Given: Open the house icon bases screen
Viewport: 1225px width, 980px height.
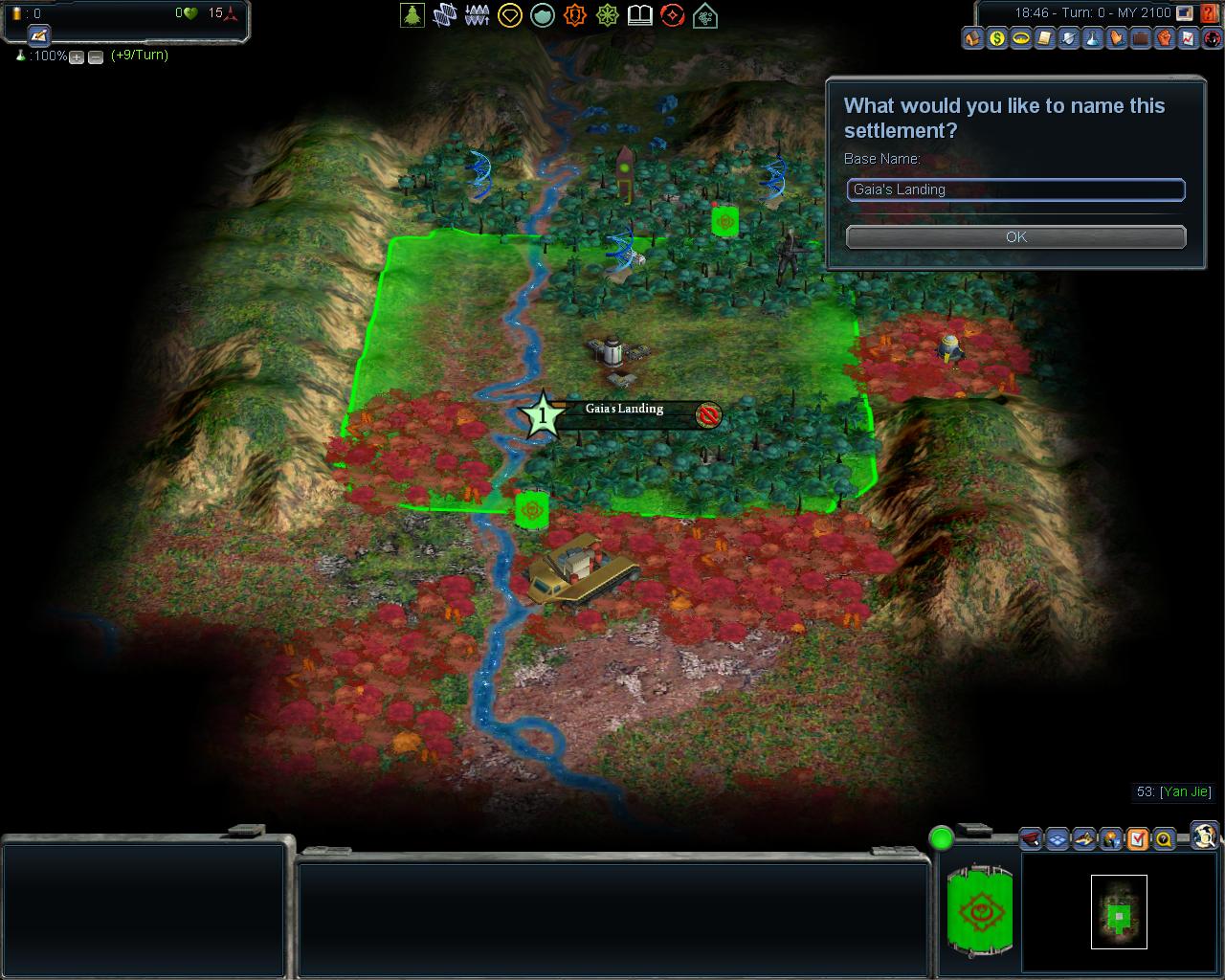Looking at the screenshot, I should (x=973, y=39).
